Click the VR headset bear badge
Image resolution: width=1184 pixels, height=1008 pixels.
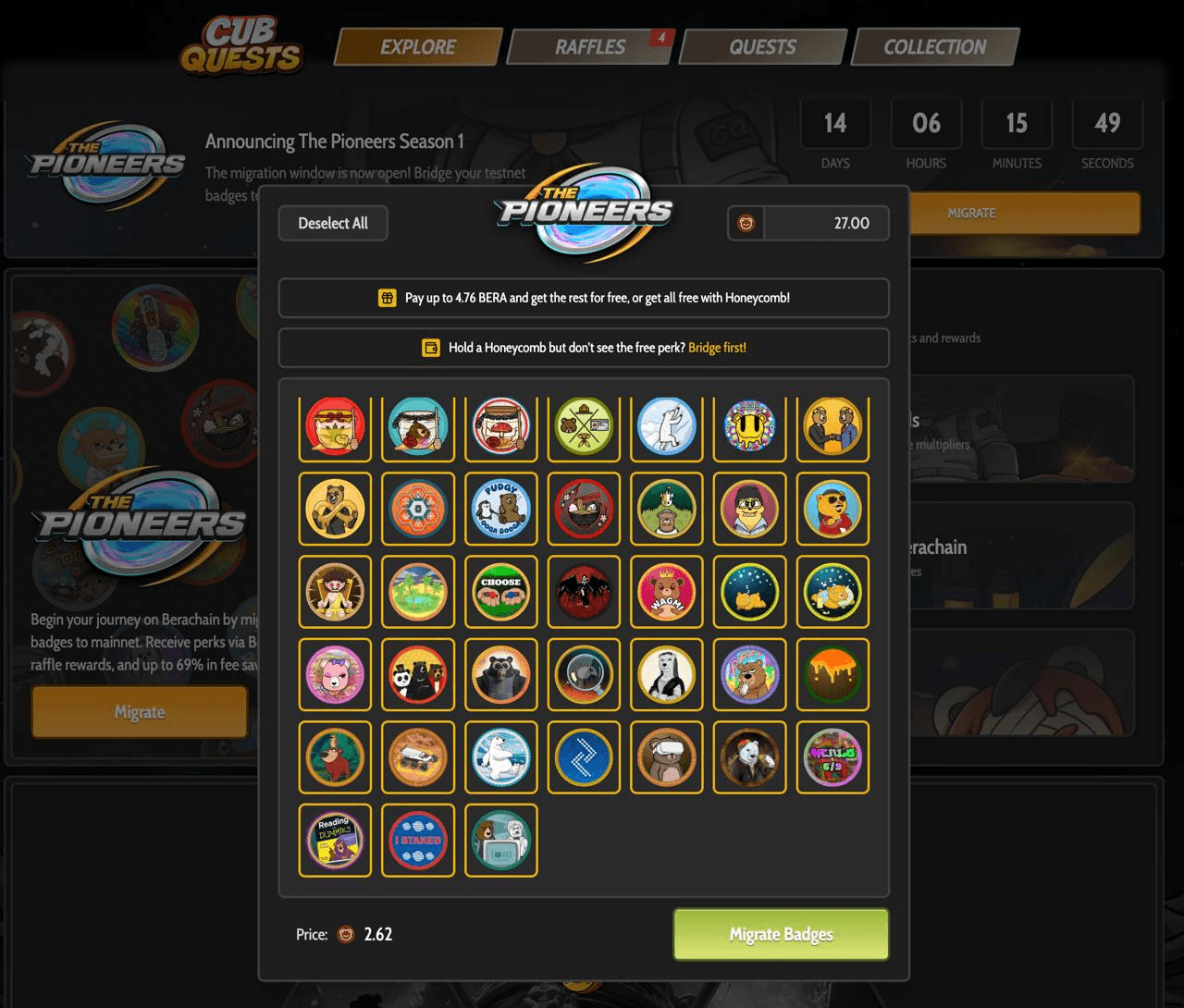pyautogui.click(x=667, y=757)
